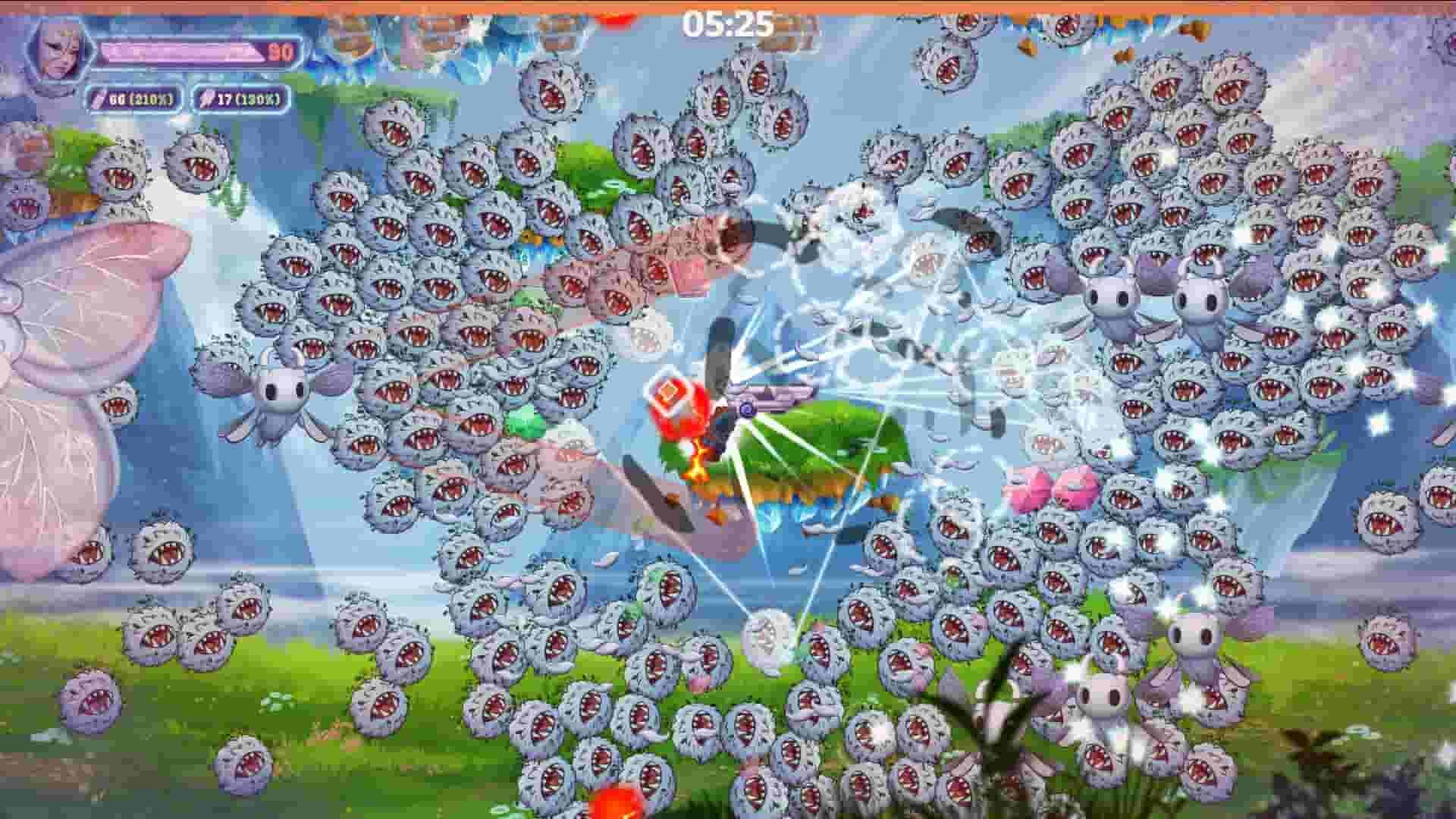Select the pink crystal stat icon showing 66
Image resolution: width=1456 pixels, height=819 pixels.
click(99, 97)
